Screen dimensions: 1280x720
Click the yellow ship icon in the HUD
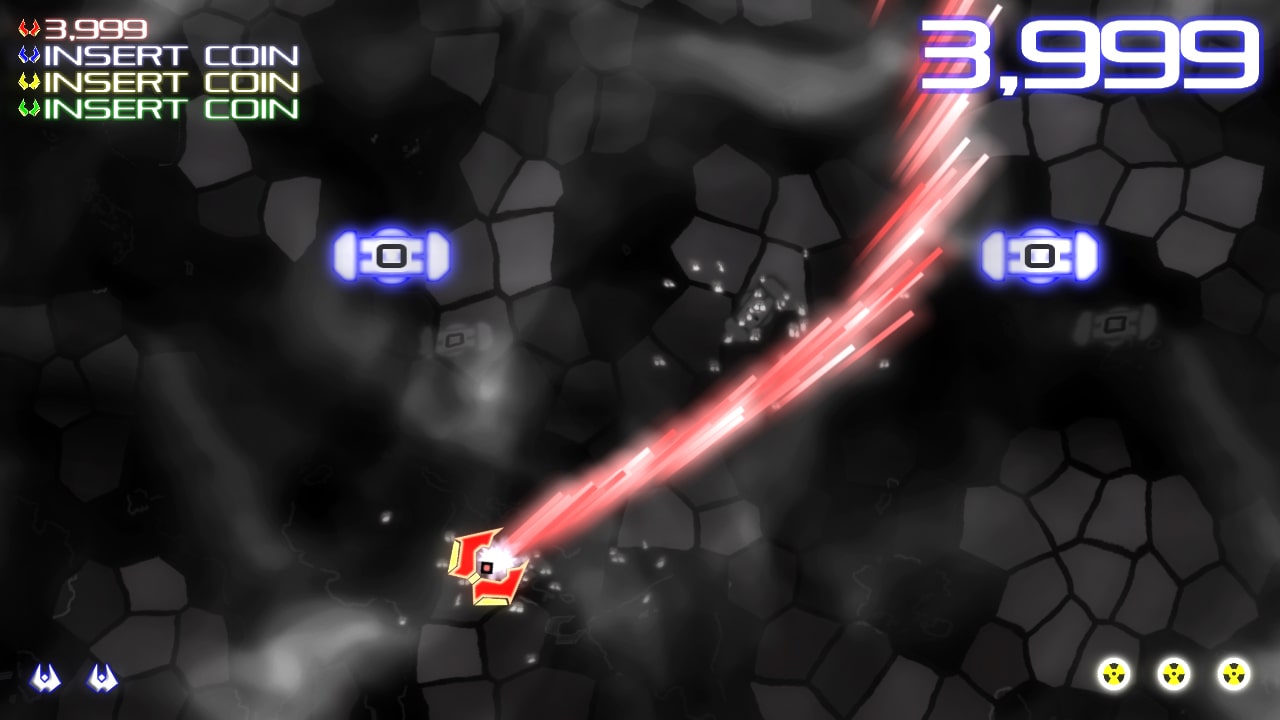click(x=31, y=83)
